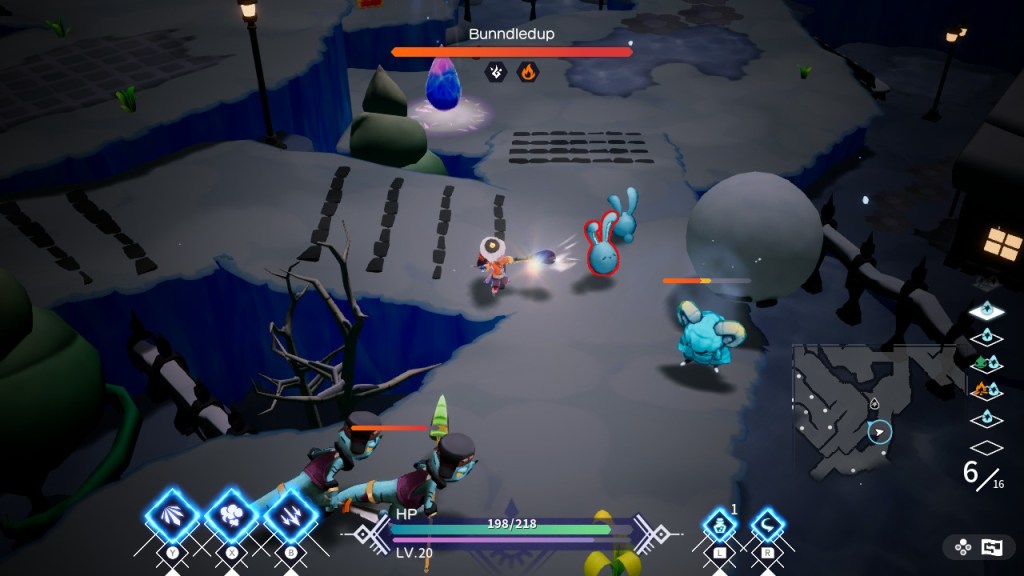Activate the claw slash skill
The width and height of the screenshot is (1024, 576).
point(172,516)
